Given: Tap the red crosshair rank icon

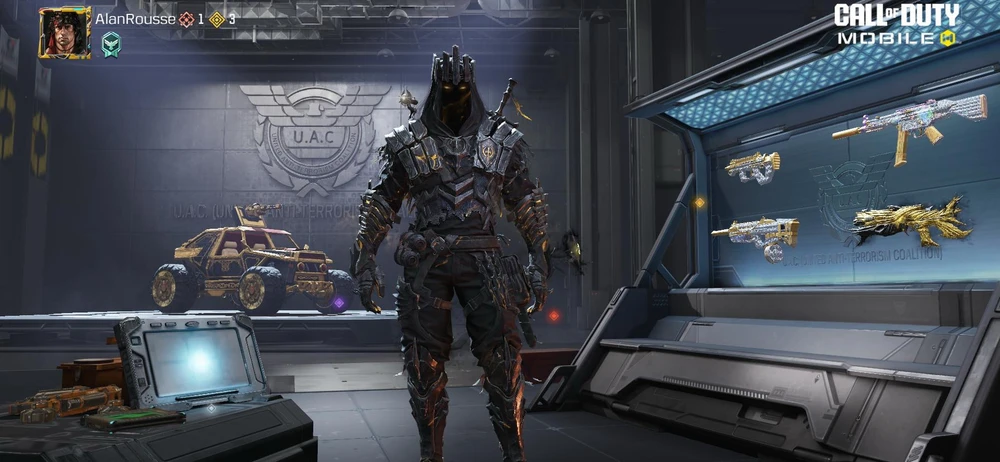Looking at the screenshot, I should point(186,19).
